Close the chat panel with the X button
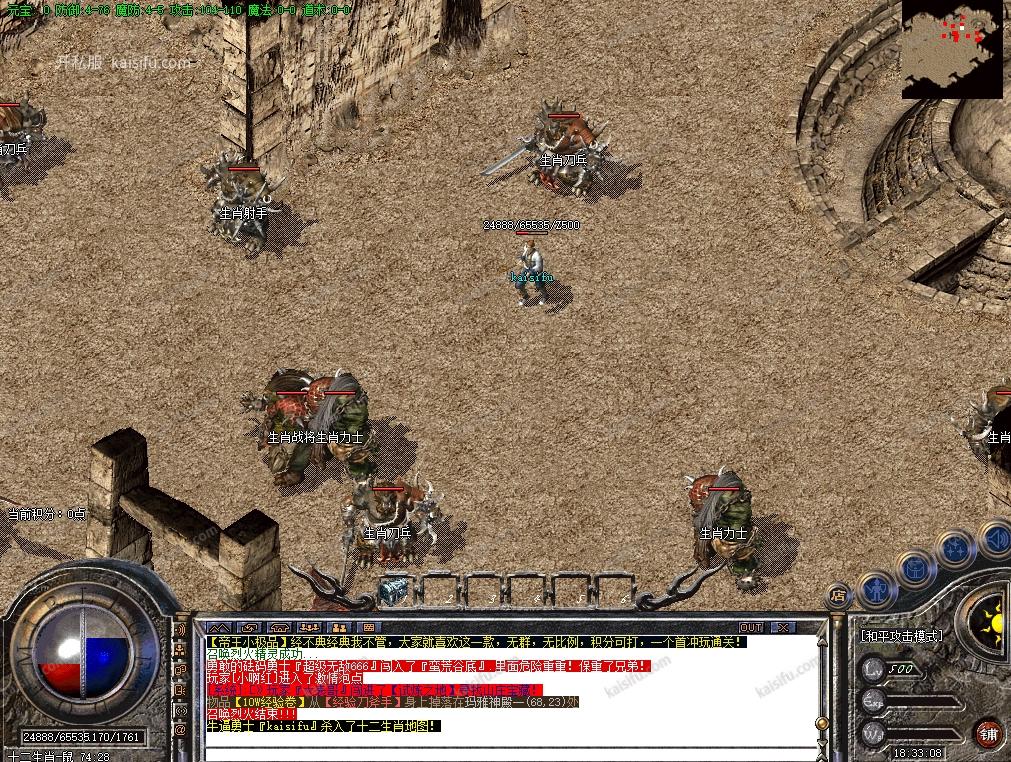 783,627
